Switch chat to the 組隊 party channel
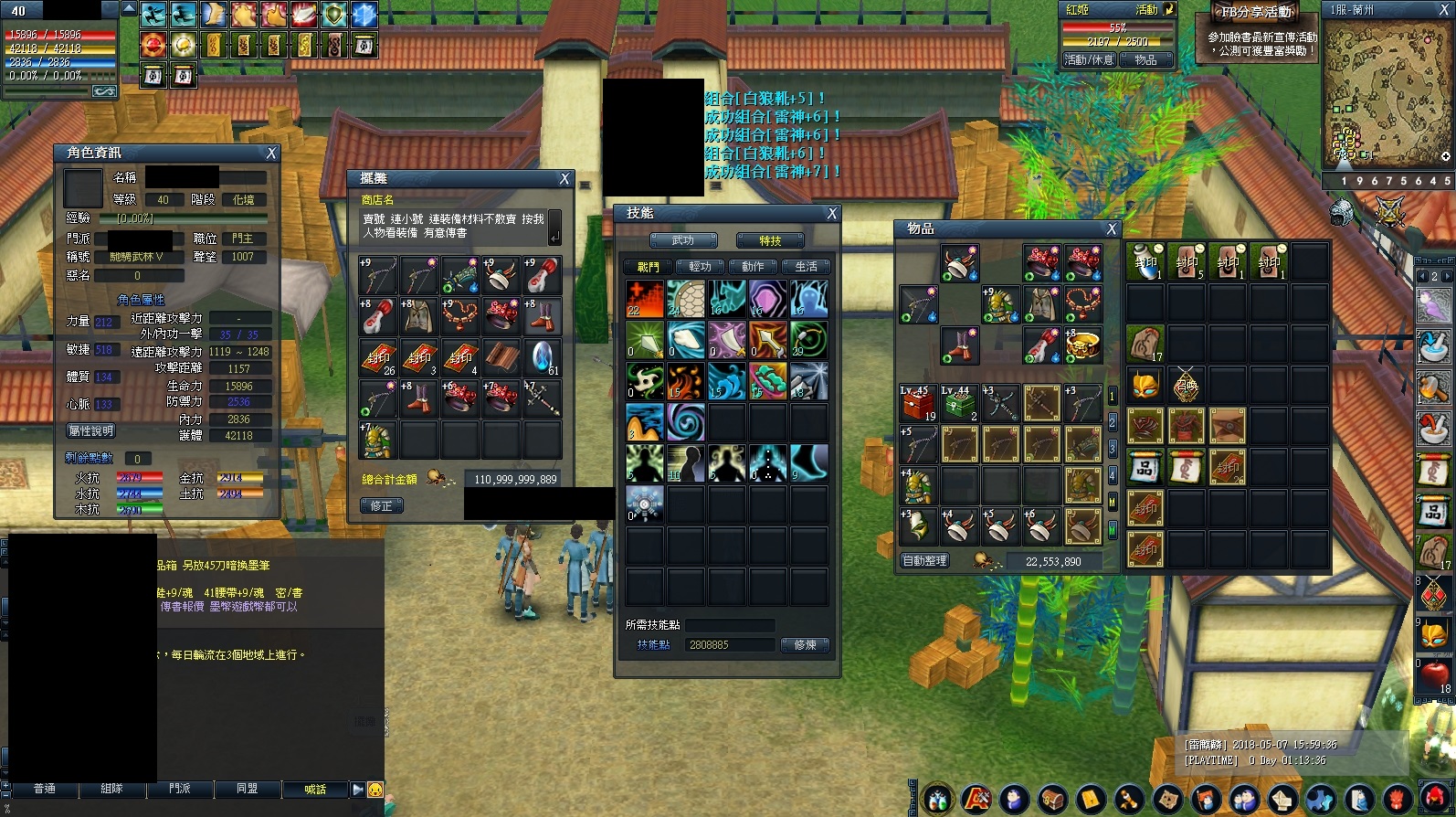 (x=111, y=789)
